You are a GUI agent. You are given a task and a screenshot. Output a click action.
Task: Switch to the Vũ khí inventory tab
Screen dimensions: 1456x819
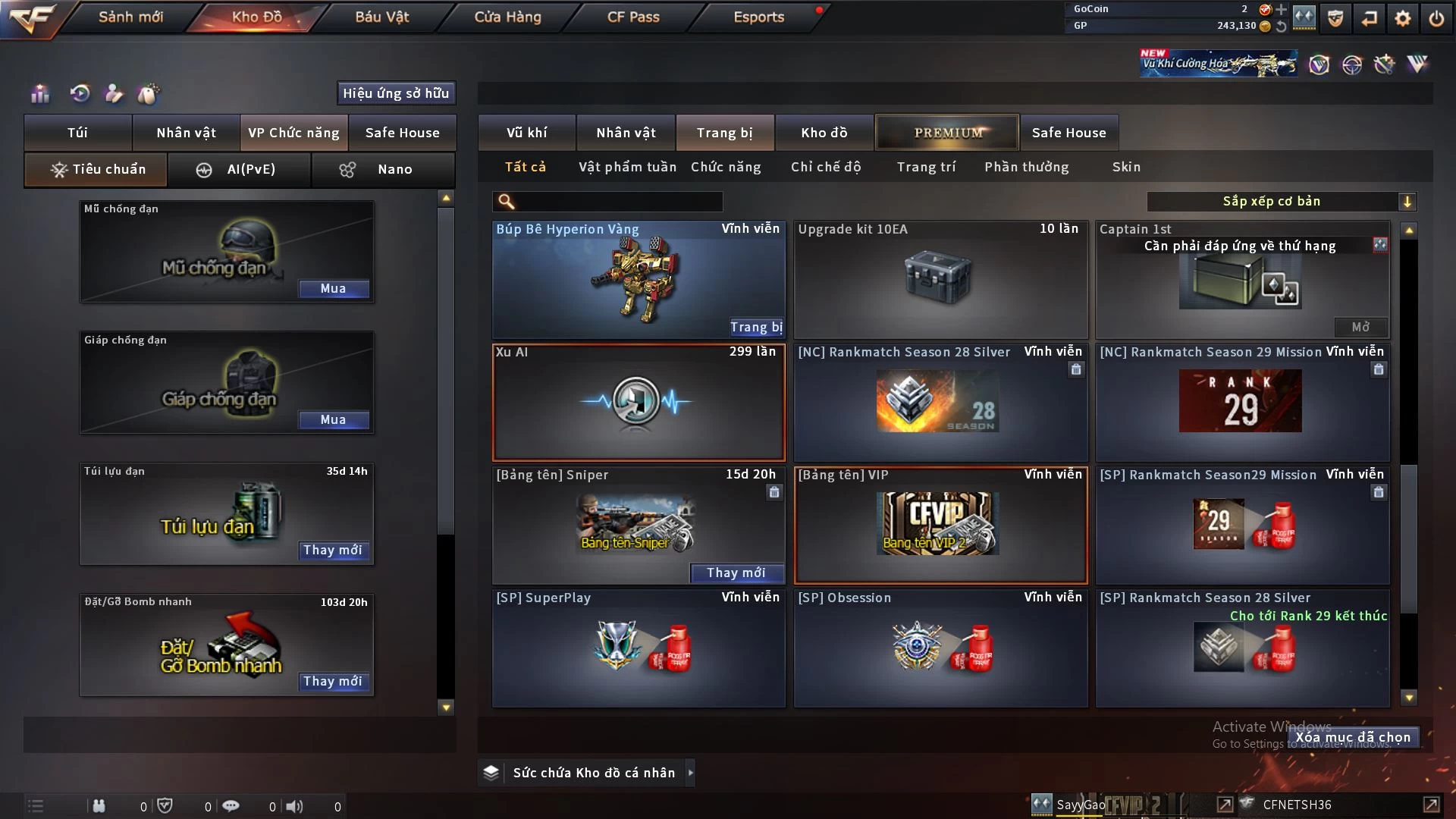click(x=526, y=133)
